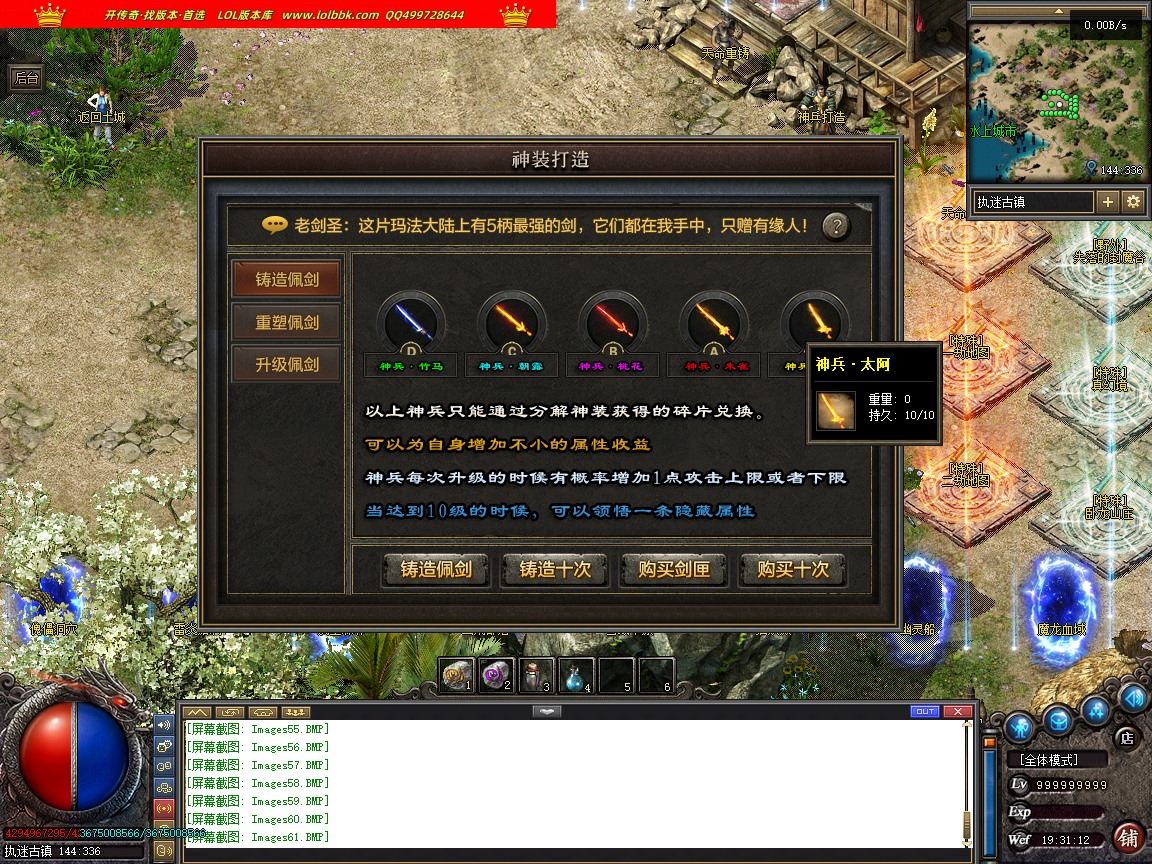
Task: Open the gear settings button under minimap
Action: pyautogui.click(x=1133, y=202)
